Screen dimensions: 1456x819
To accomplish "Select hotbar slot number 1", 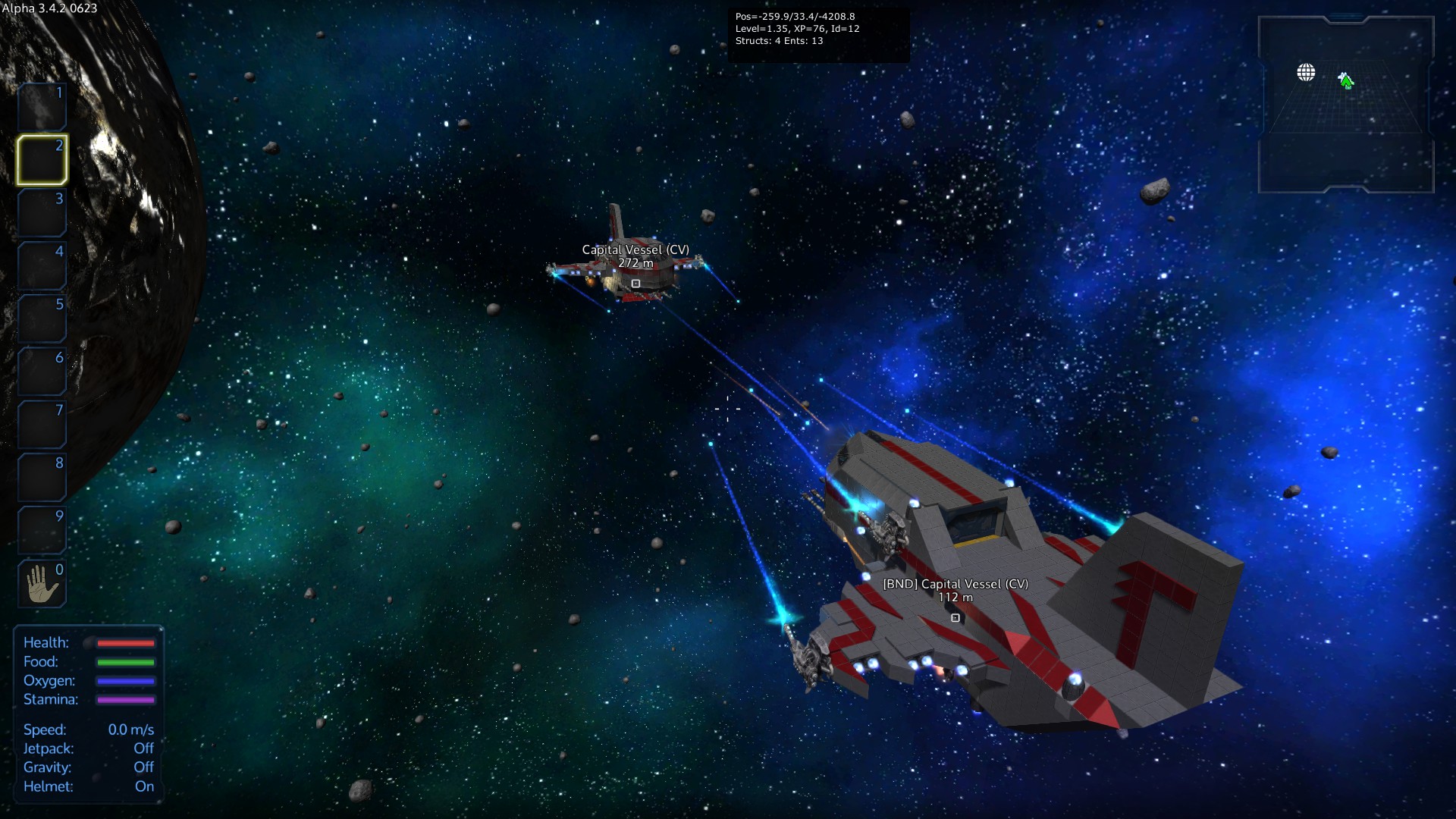I will tap(42, 107).
